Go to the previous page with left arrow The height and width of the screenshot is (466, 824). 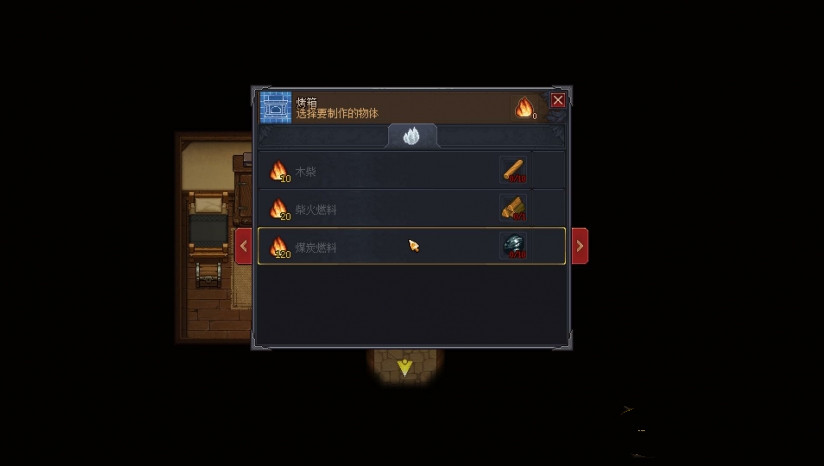tap(243, 246)
